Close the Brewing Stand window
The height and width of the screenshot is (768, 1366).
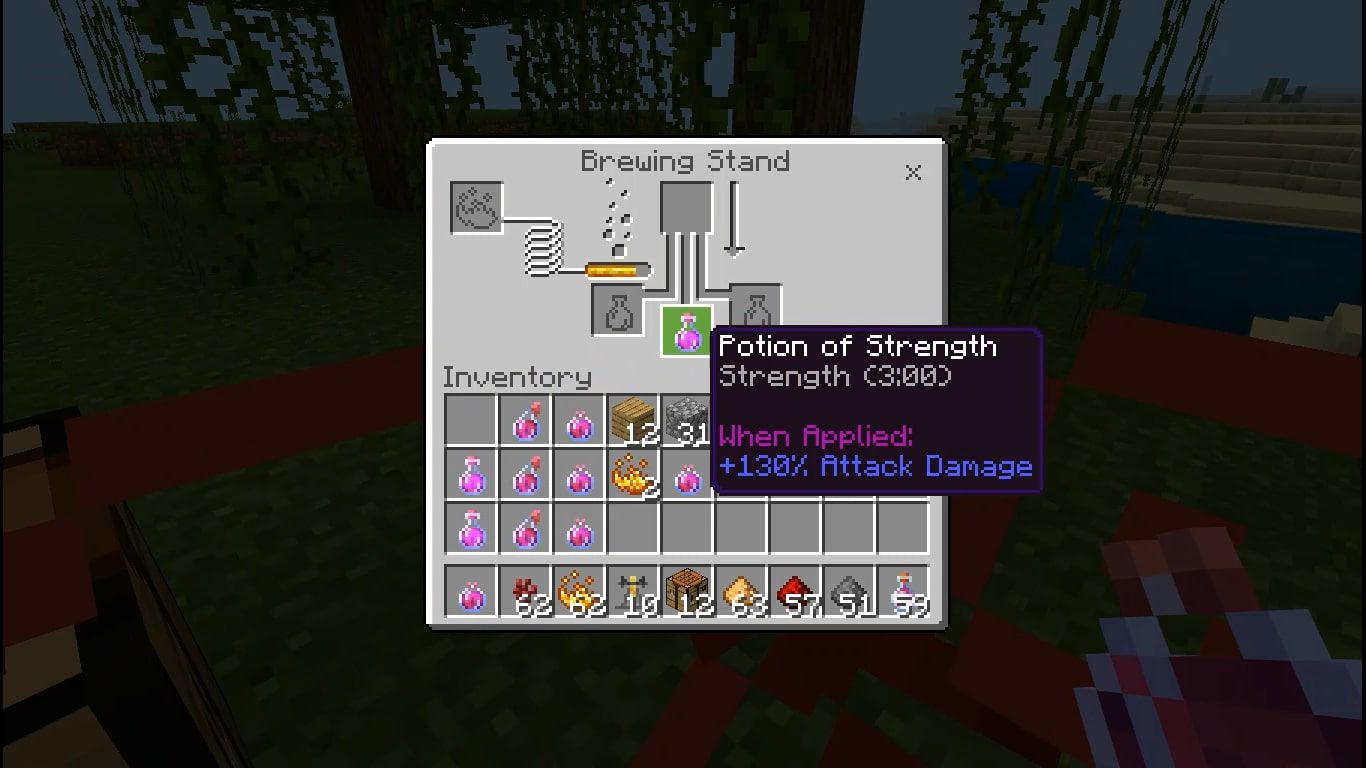click(913, 172)
